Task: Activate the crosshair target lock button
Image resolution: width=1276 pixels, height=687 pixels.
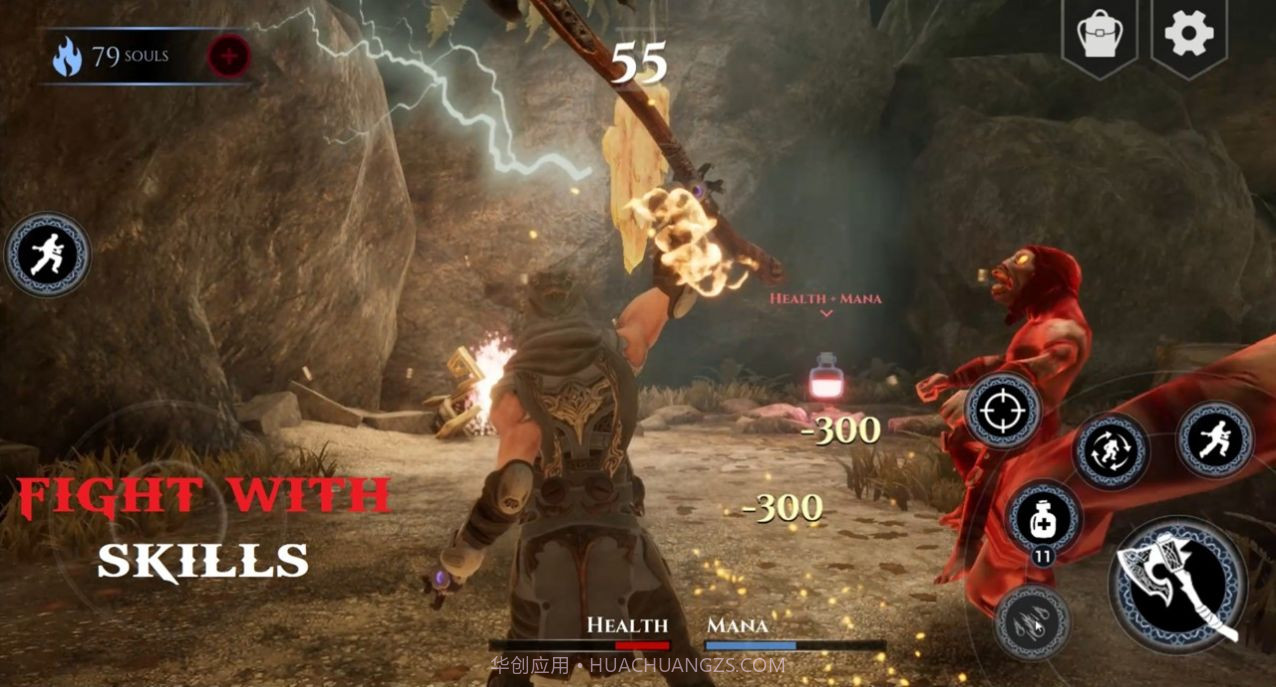Action: [x=1002, y=410]
